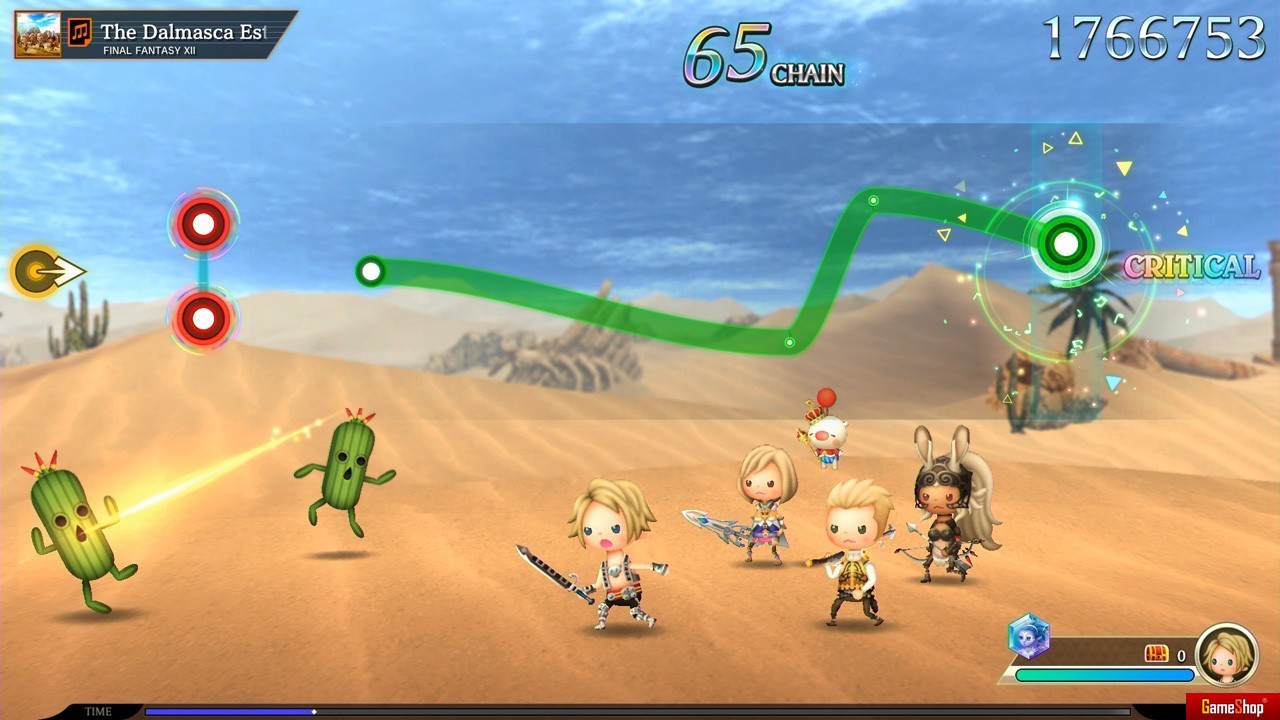Click the treasure chest counter icon

coord(1156,654)
